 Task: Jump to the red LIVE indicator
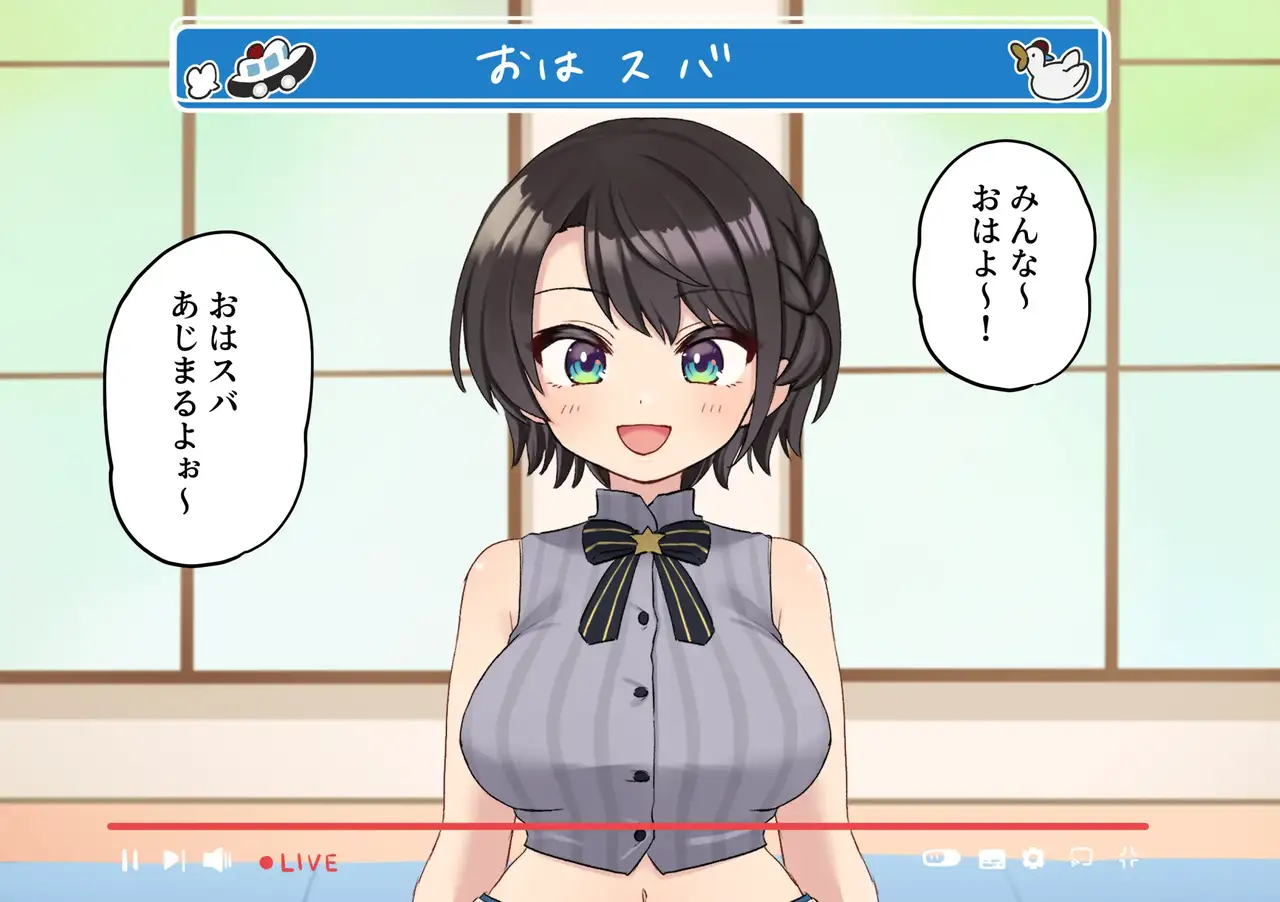pyautogui.click(x=299, y=862)
